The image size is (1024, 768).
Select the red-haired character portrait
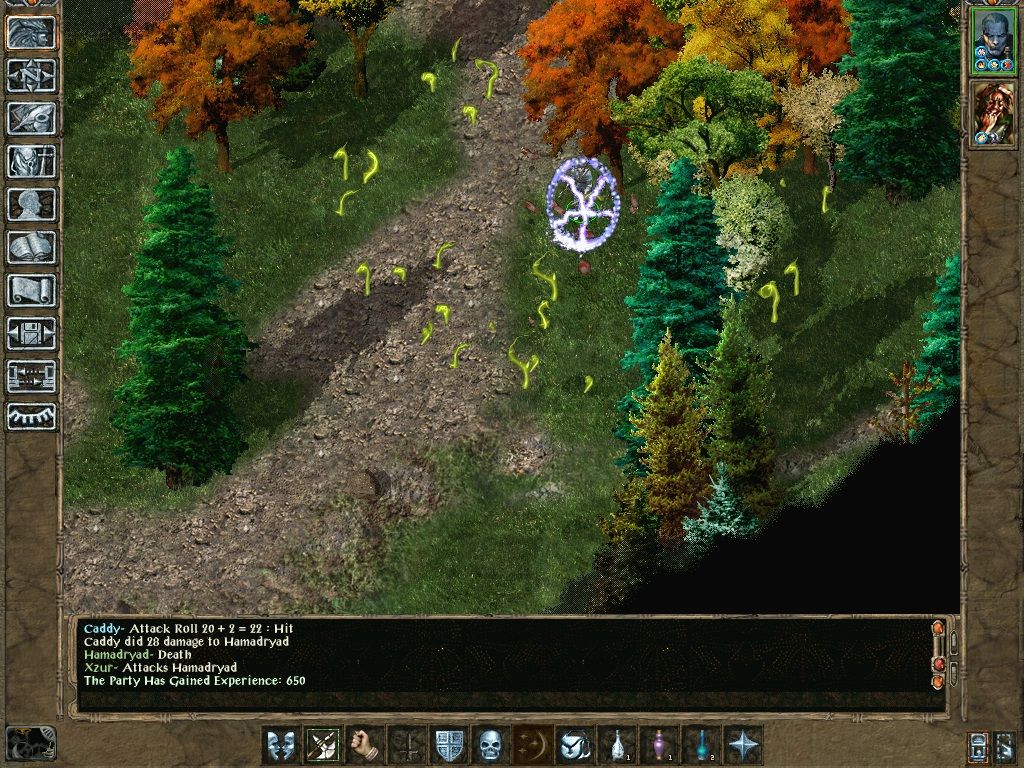coord(993,112)
